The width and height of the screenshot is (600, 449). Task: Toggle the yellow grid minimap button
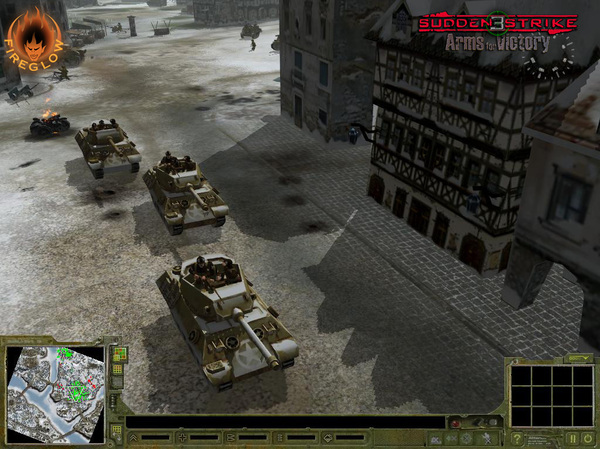point(118,370)
